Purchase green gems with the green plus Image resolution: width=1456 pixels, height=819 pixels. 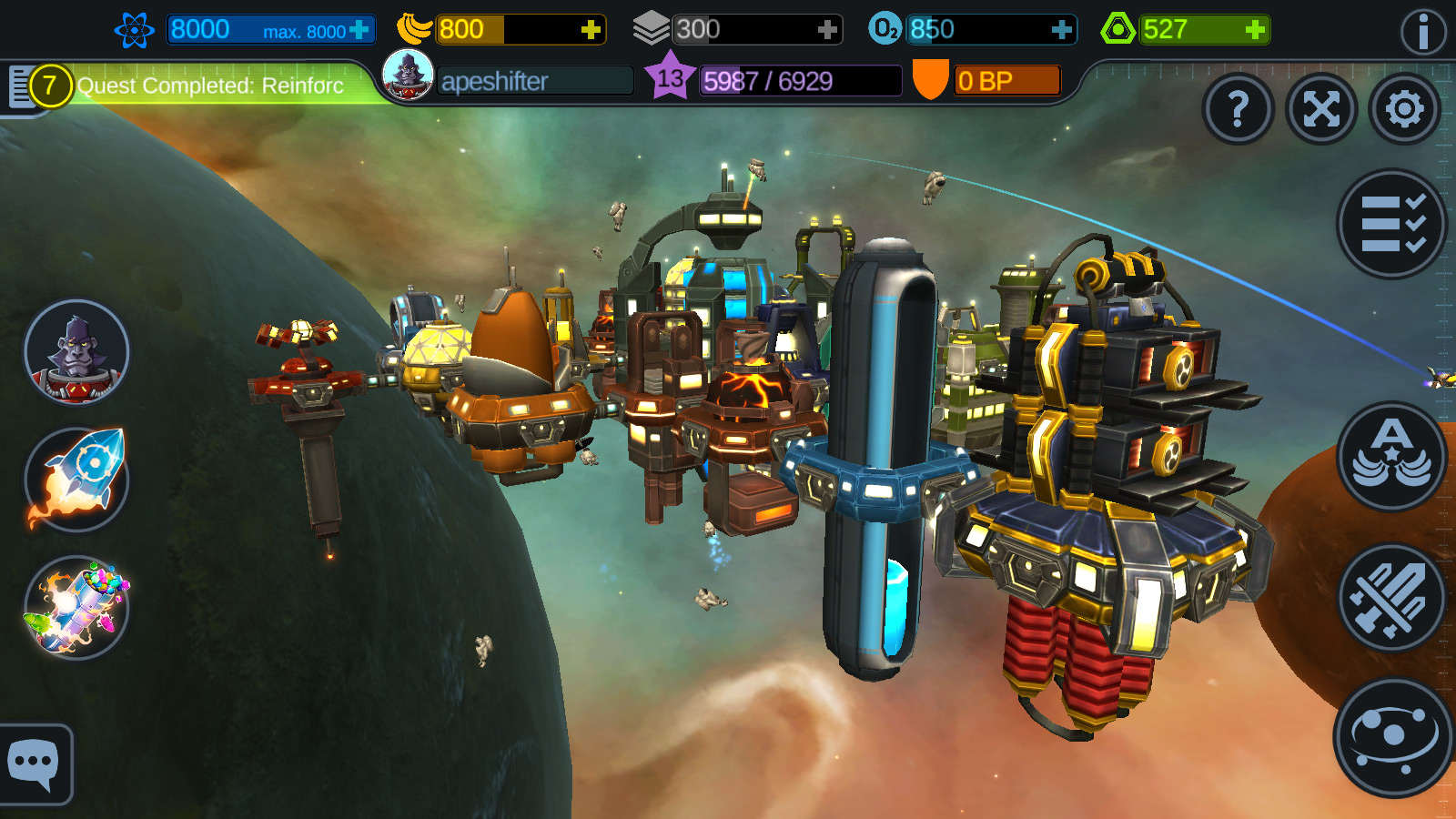tap(1255, 30)
